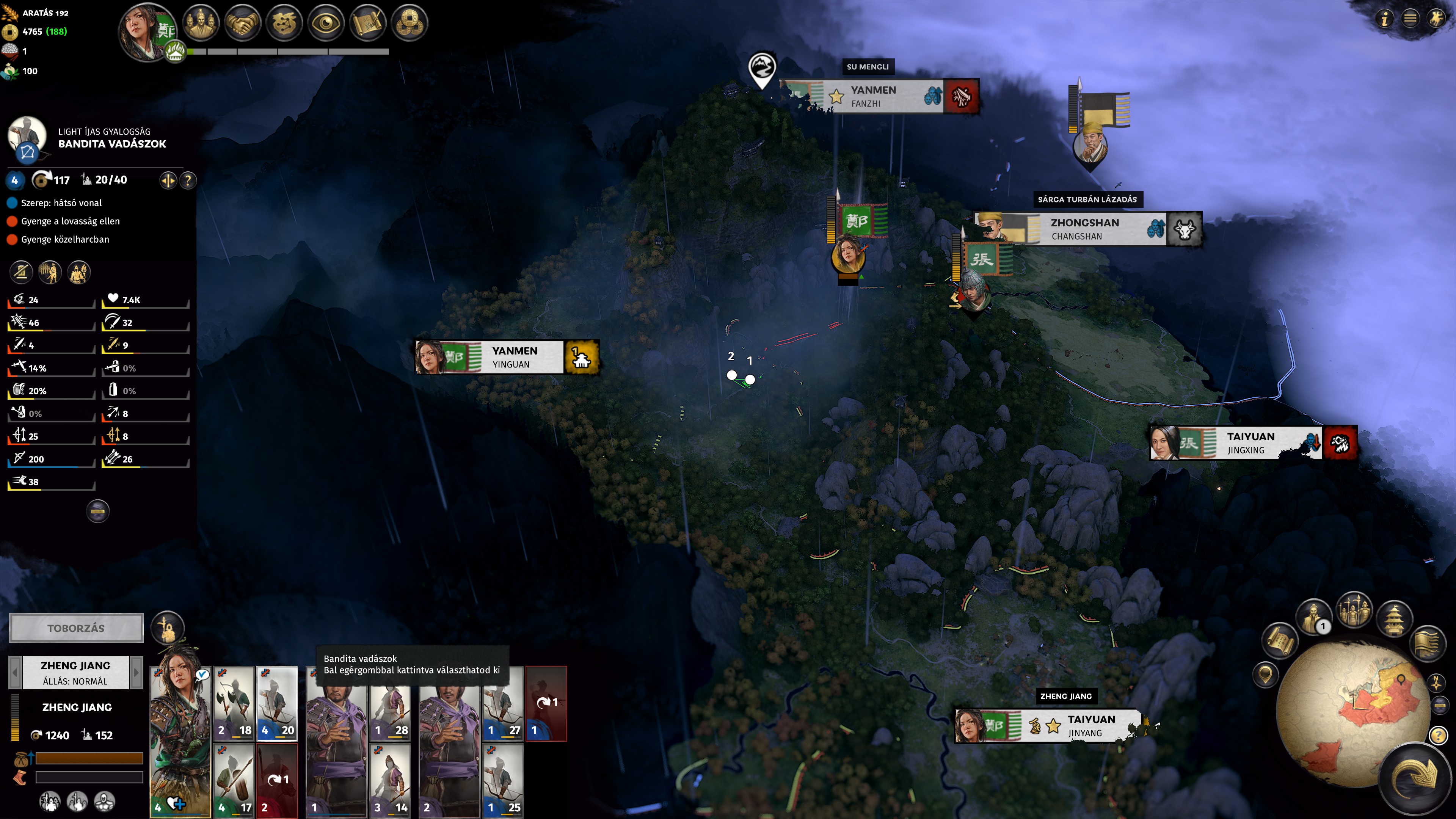The width and height of the screenshot is (1456, 819).
Task: Open the TOBORZÁS recruitment panel
Action: click(76, 628)
